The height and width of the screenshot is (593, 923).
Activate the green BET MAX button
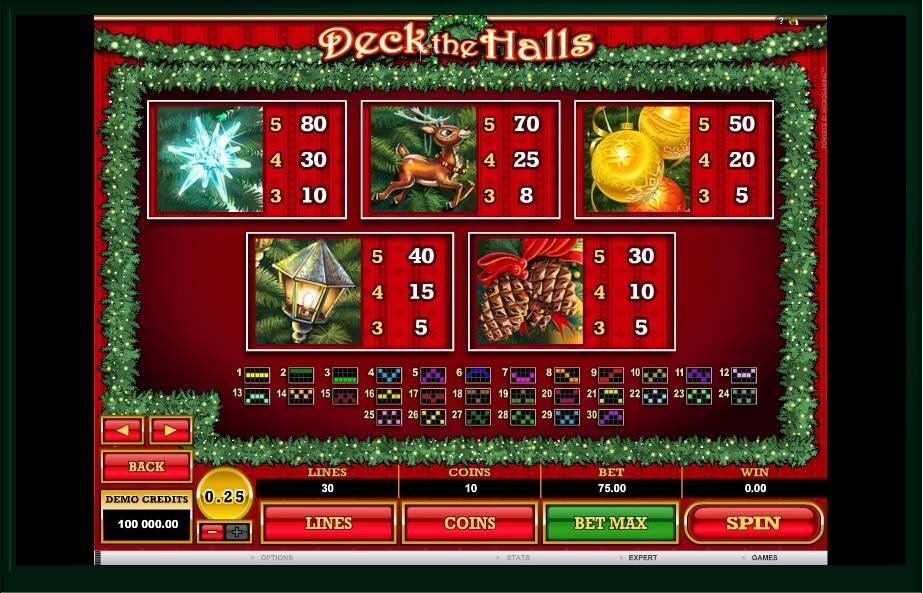(610, 523)
